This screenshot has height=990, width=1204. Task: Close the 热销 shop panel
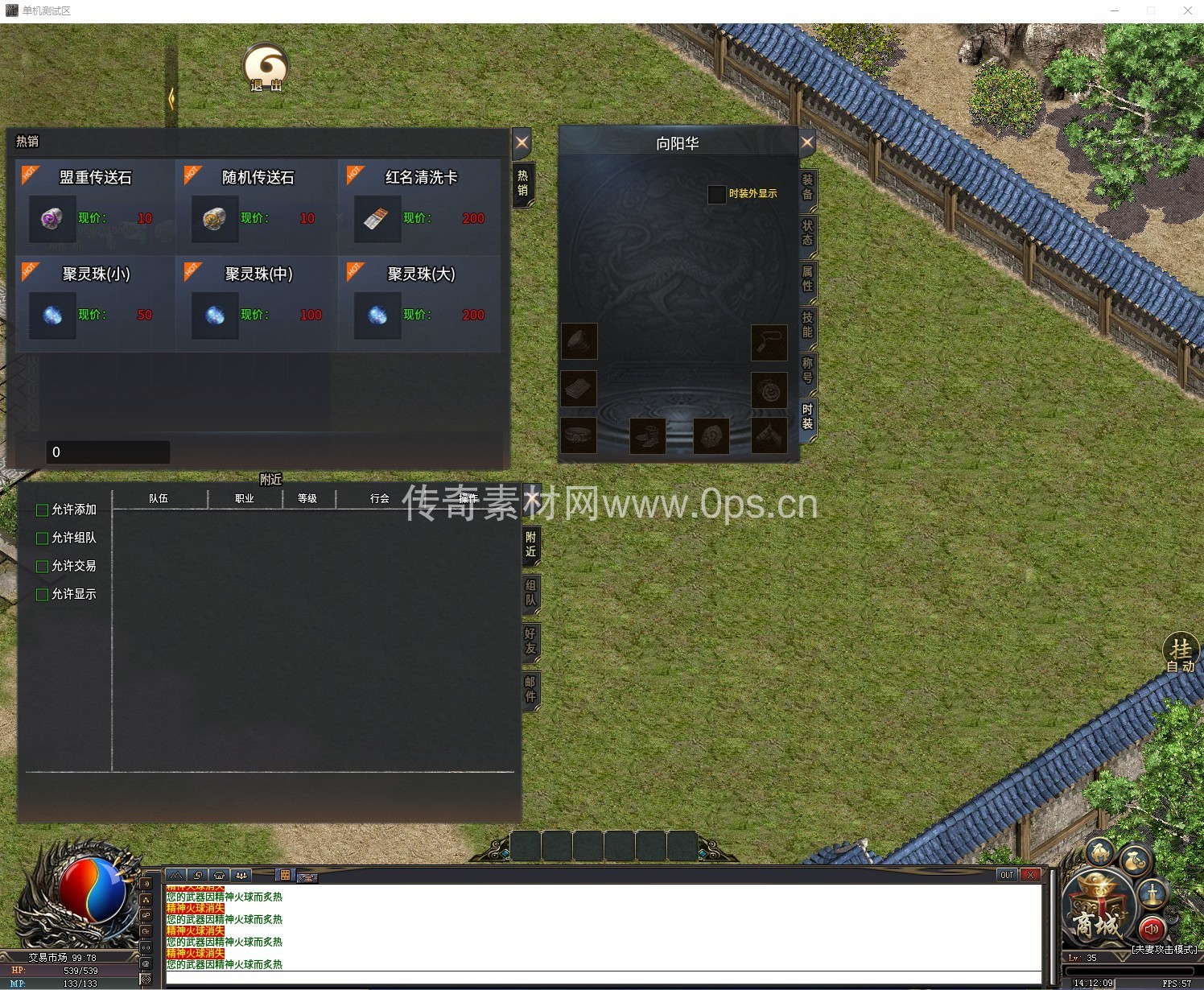pyautogui.click(x=522, y=143)
